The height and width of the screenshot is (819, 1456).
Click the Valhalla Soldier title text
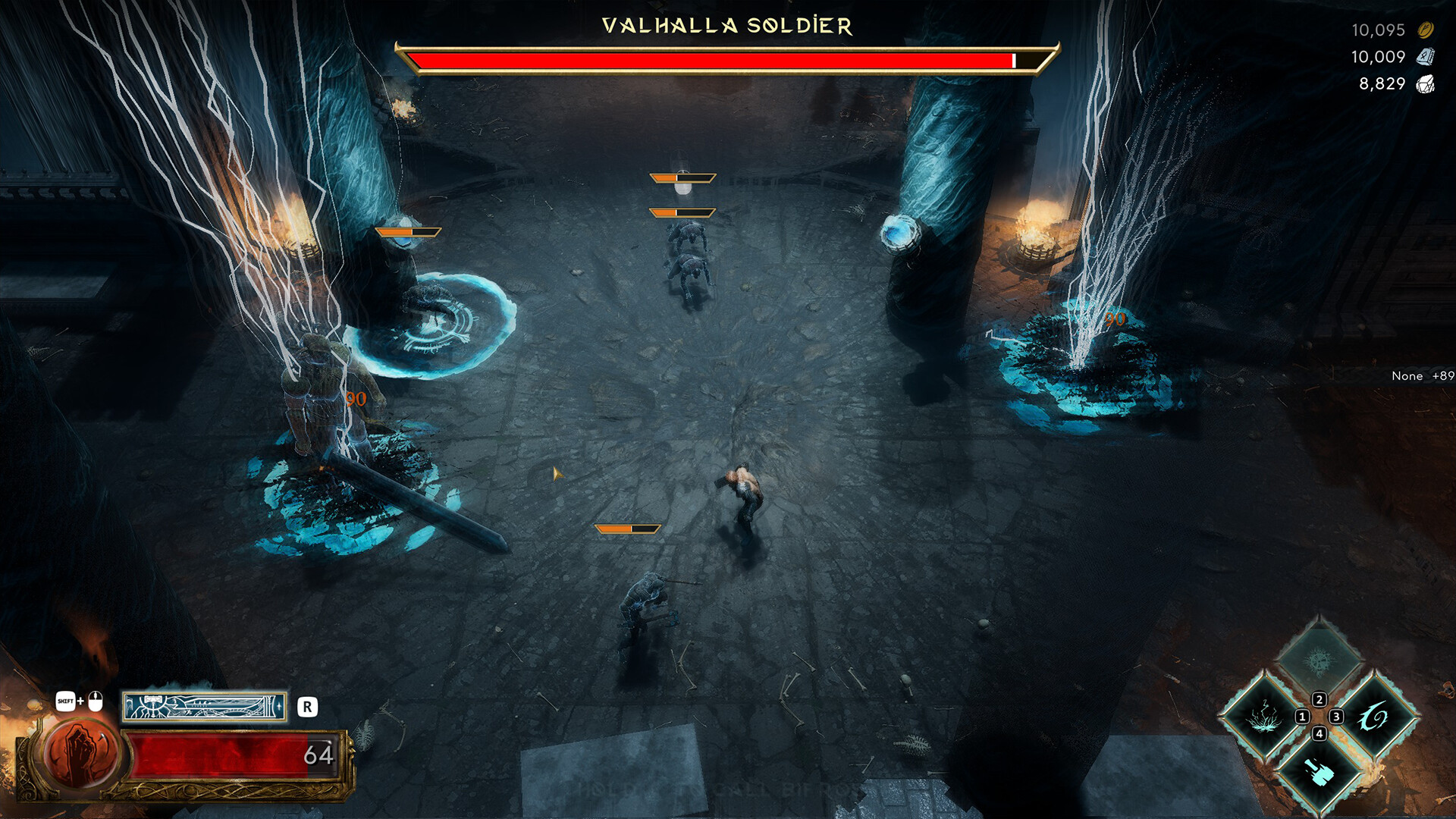click(724, 25)
